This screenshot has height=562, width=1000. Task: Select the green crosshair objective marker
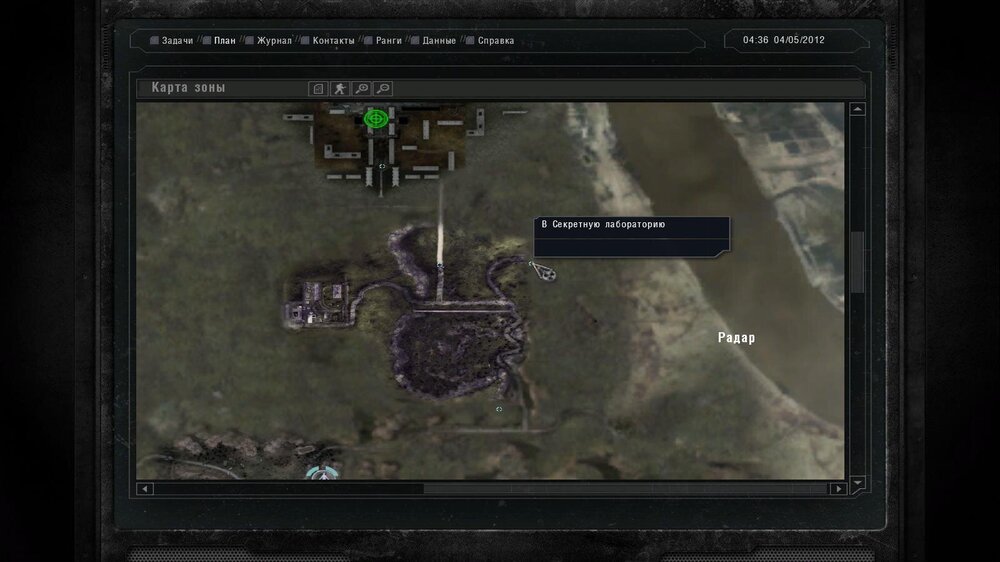point(376,119)
